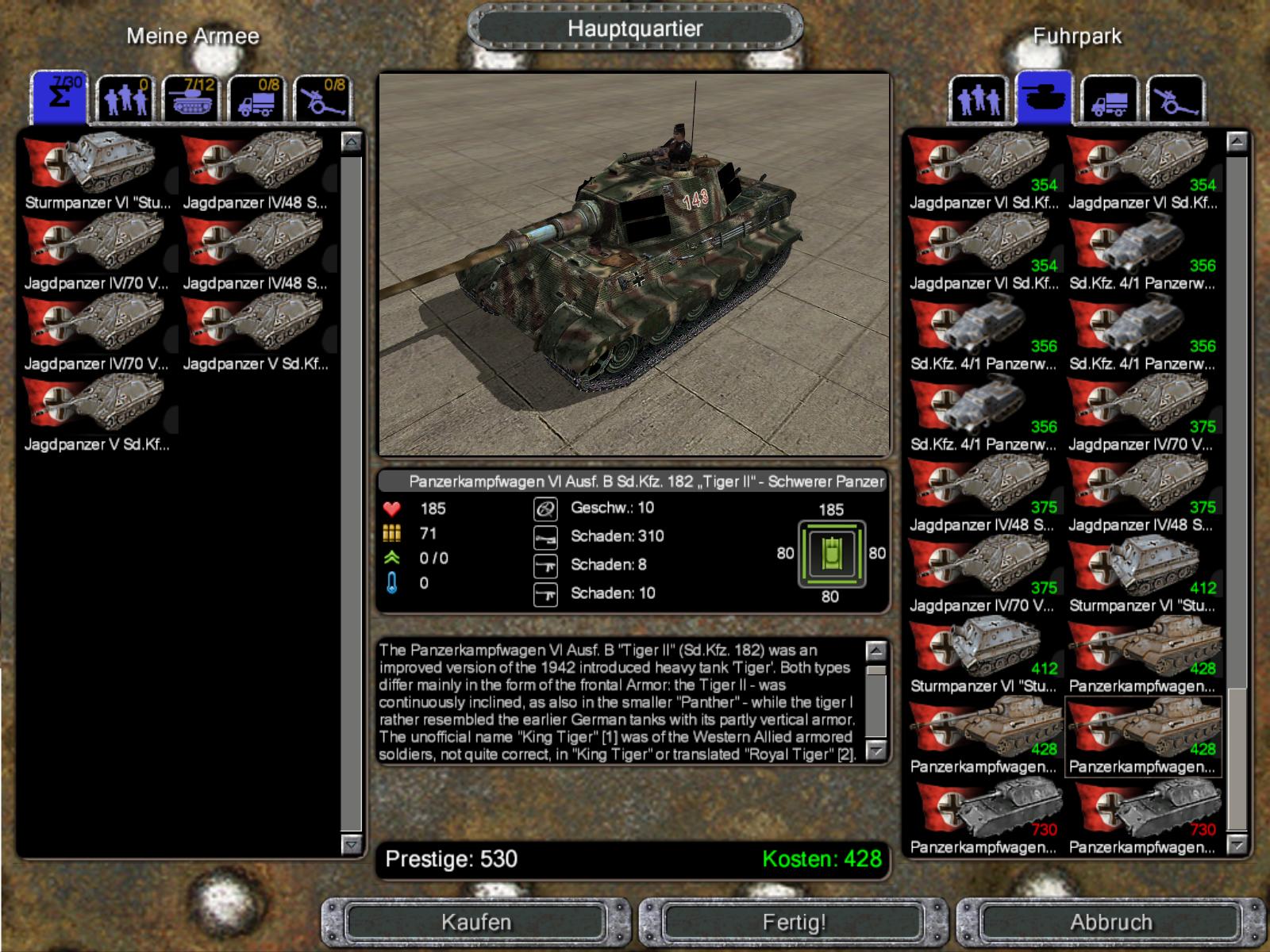Open the Fuhrpark truck tab
Screen dimensions: 1270x952
(x=1110, y=100)
